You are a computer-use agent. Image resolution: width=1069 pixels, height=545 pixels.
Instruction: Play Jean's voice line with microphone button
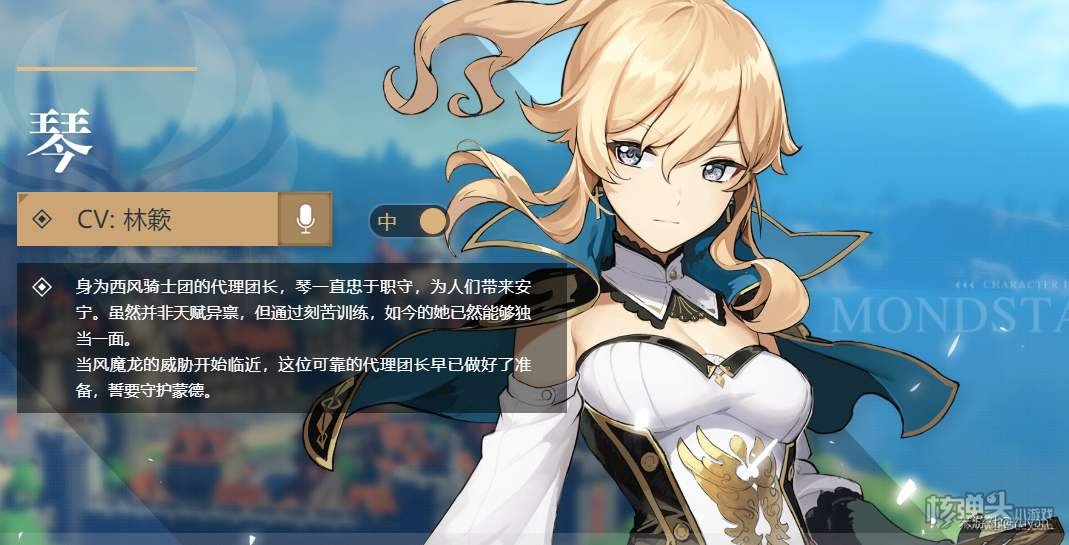pos(305,219)
